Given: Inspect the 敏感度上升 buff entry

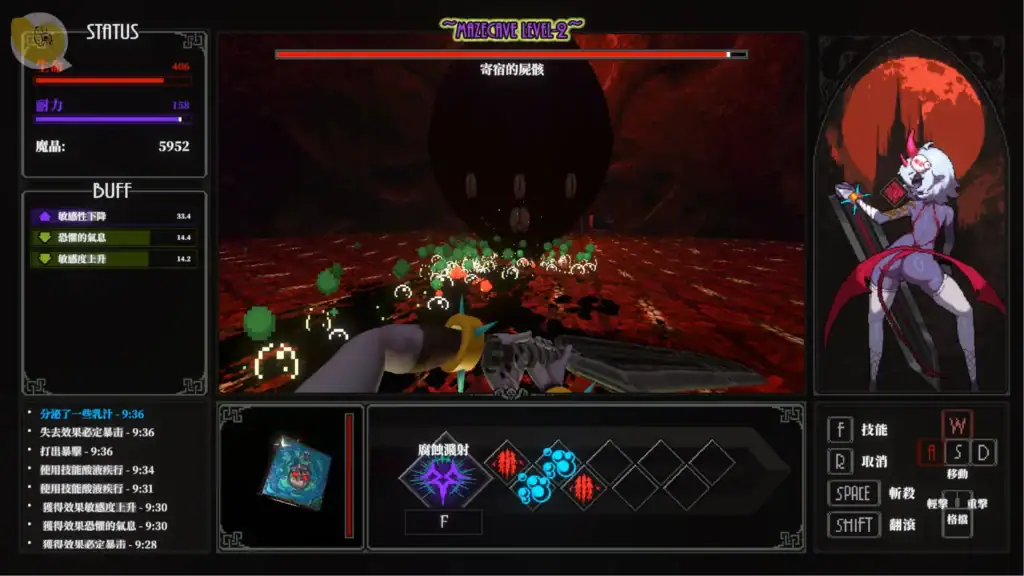Looking at the screenshot, I should pyautogui.click(x=113, y=258).
